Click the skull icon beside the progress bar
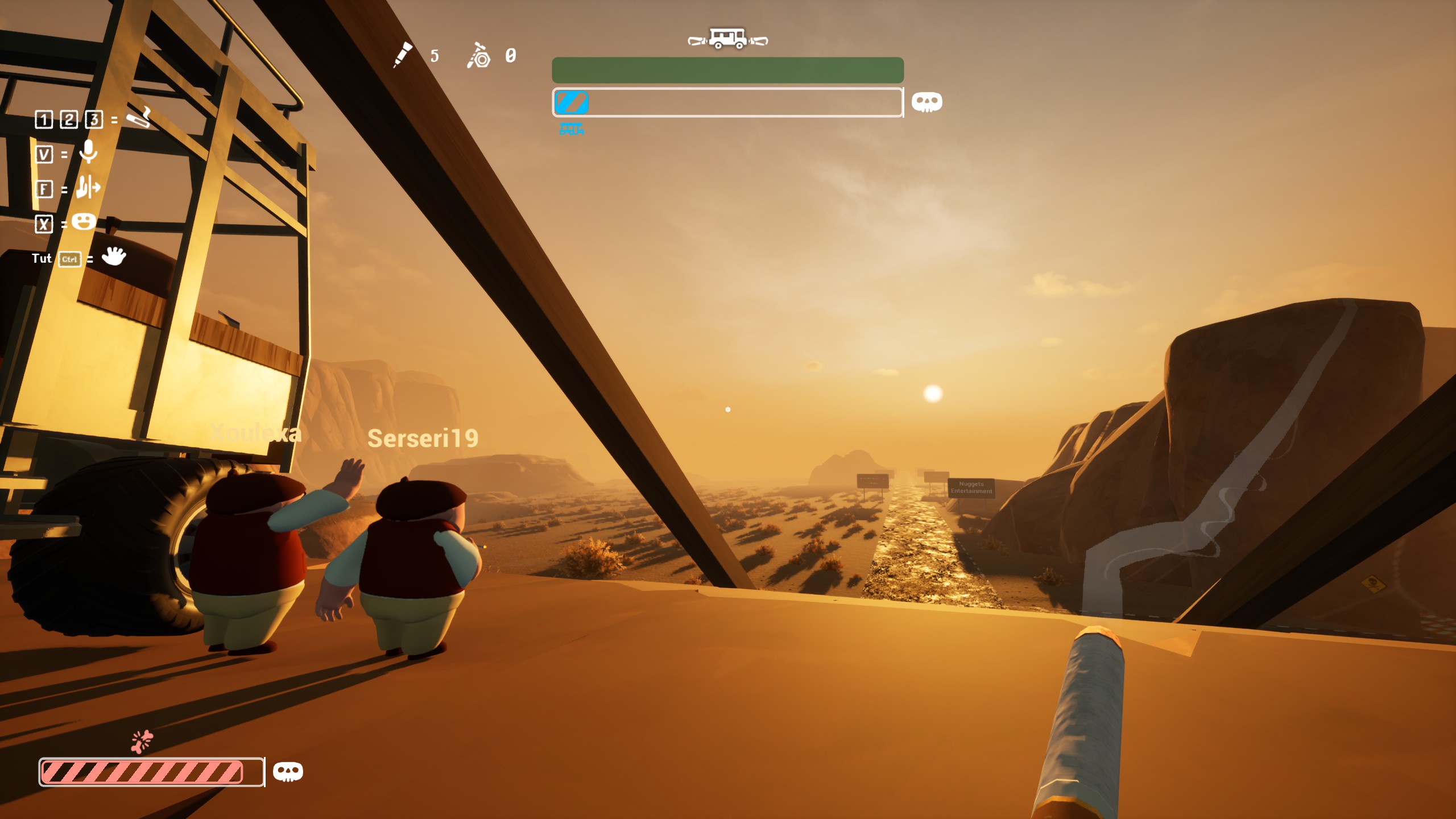Viewport: 1456px width, 819px height. click(926, 102)
